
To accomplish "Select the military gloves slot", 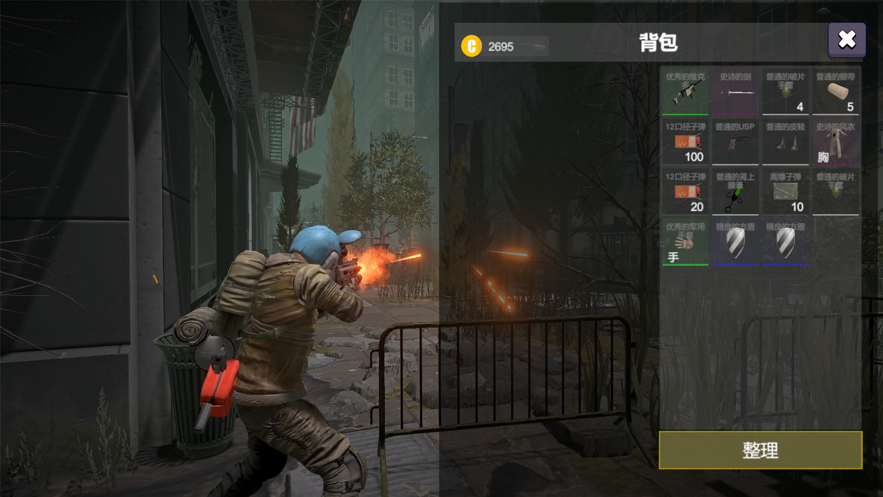I will point(685,241).
